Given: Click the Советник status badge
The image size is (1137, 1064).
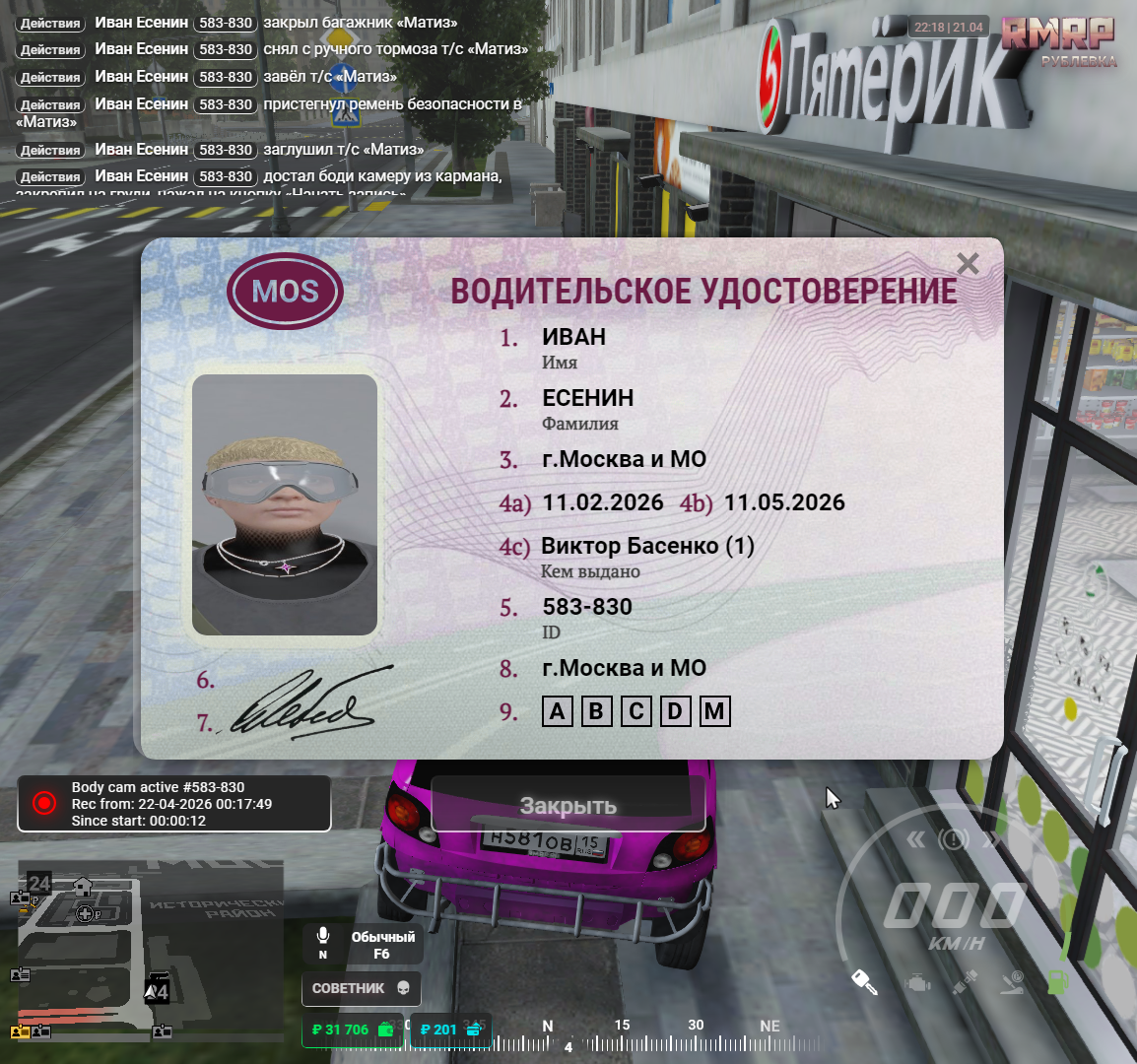Looking at the screenshot, I should [361, 988].
